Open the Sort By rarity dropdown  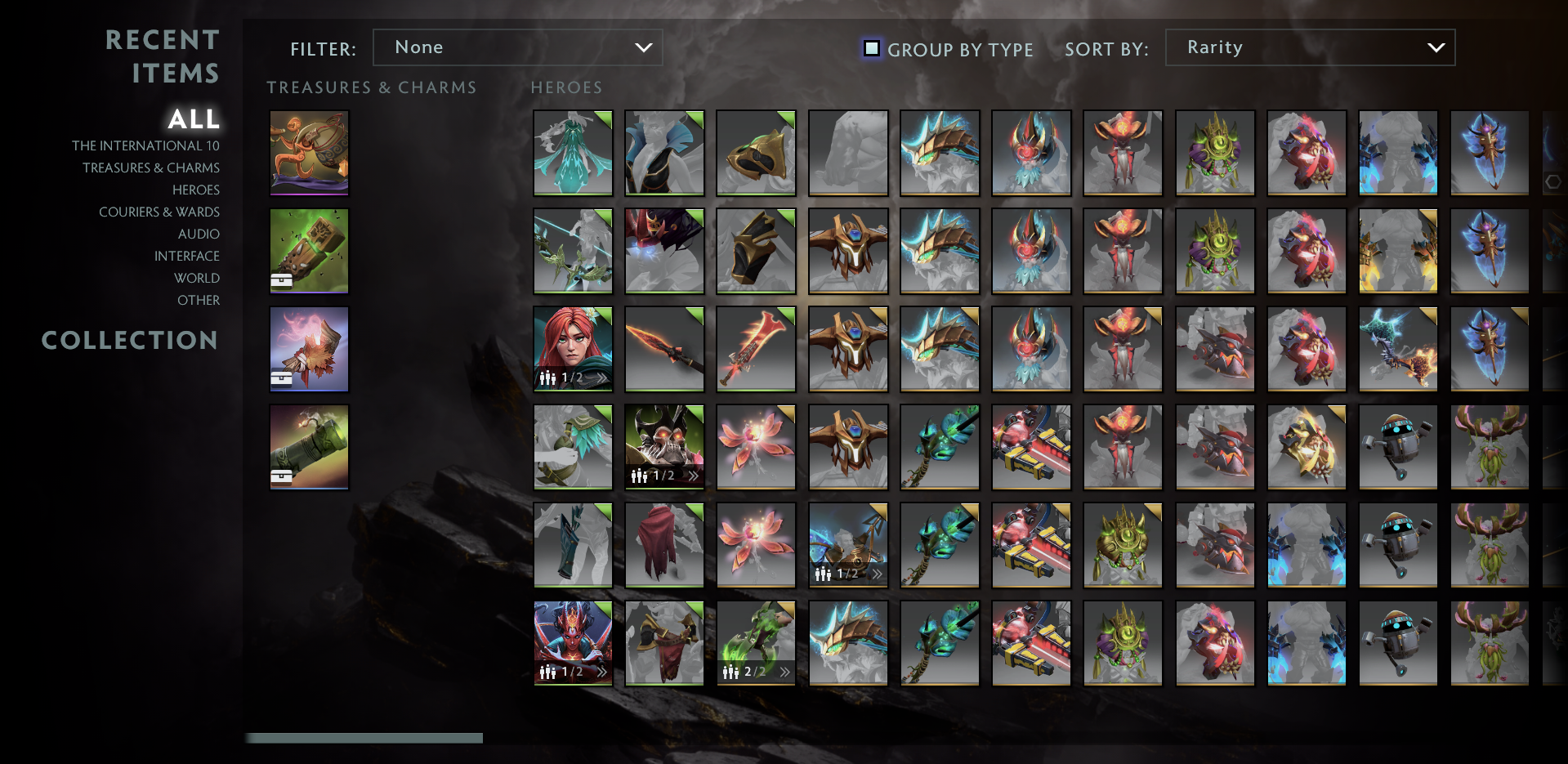tap(1309, 47)
